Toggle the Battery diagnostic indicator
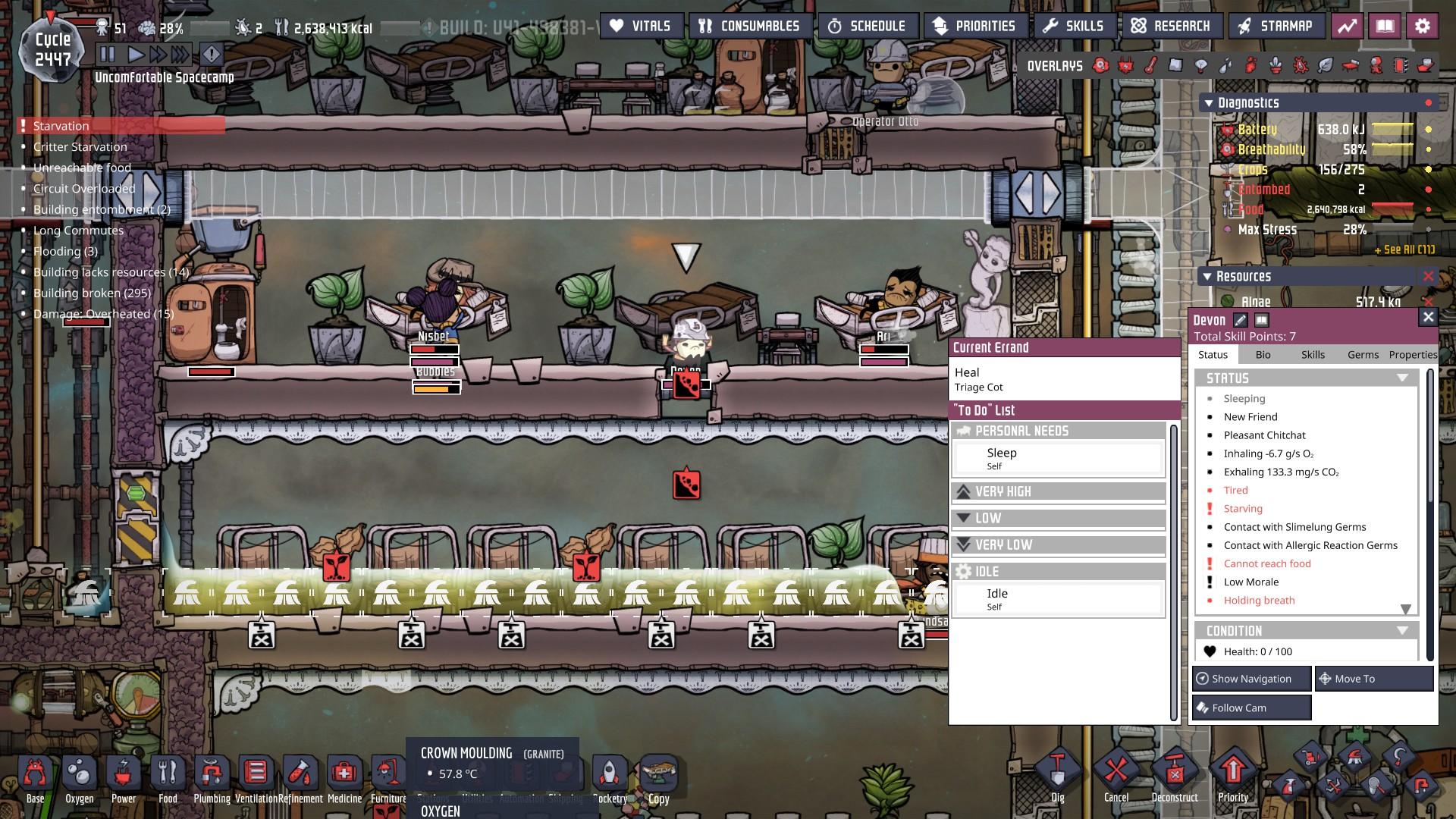The image size is (1456, 819). click(x=1428, y=130)
